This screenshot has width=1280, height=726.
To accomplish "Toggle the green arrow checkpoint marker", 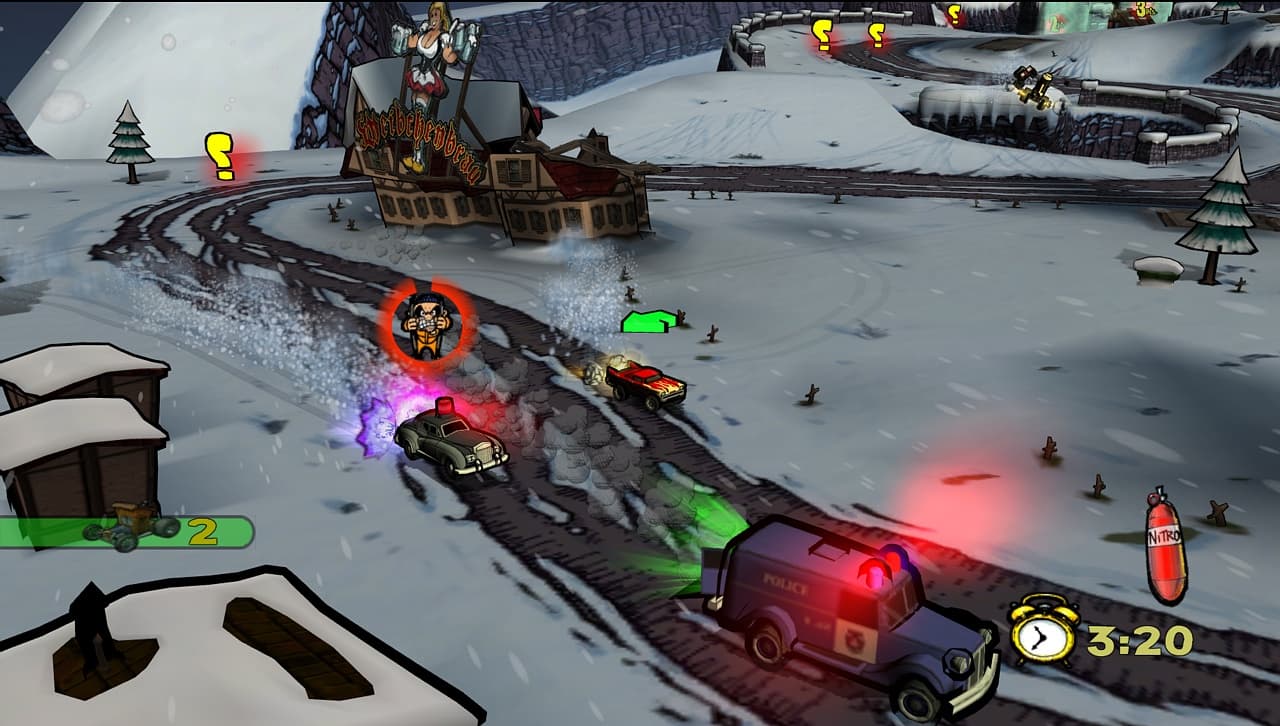I will pyautogui.click(x=651, y=320).
